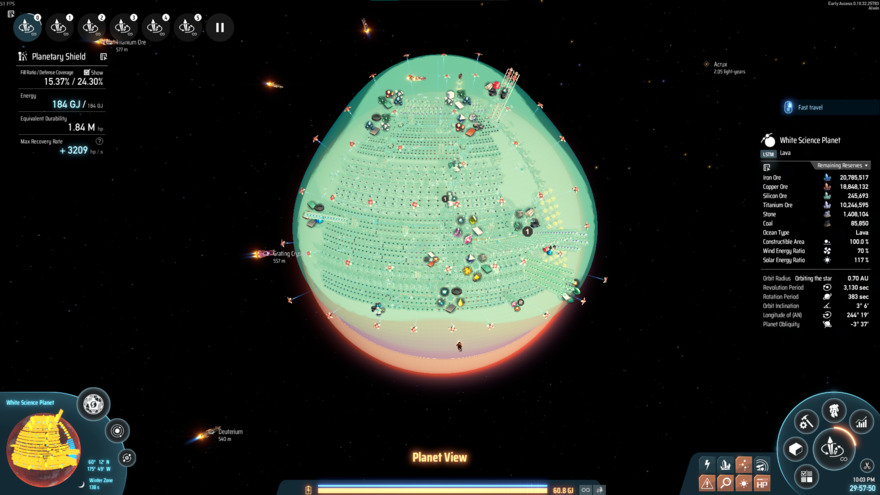This screenshot has height=495, width=880.
Task: Toggle the warning triangle alert display
Action: 707,483
